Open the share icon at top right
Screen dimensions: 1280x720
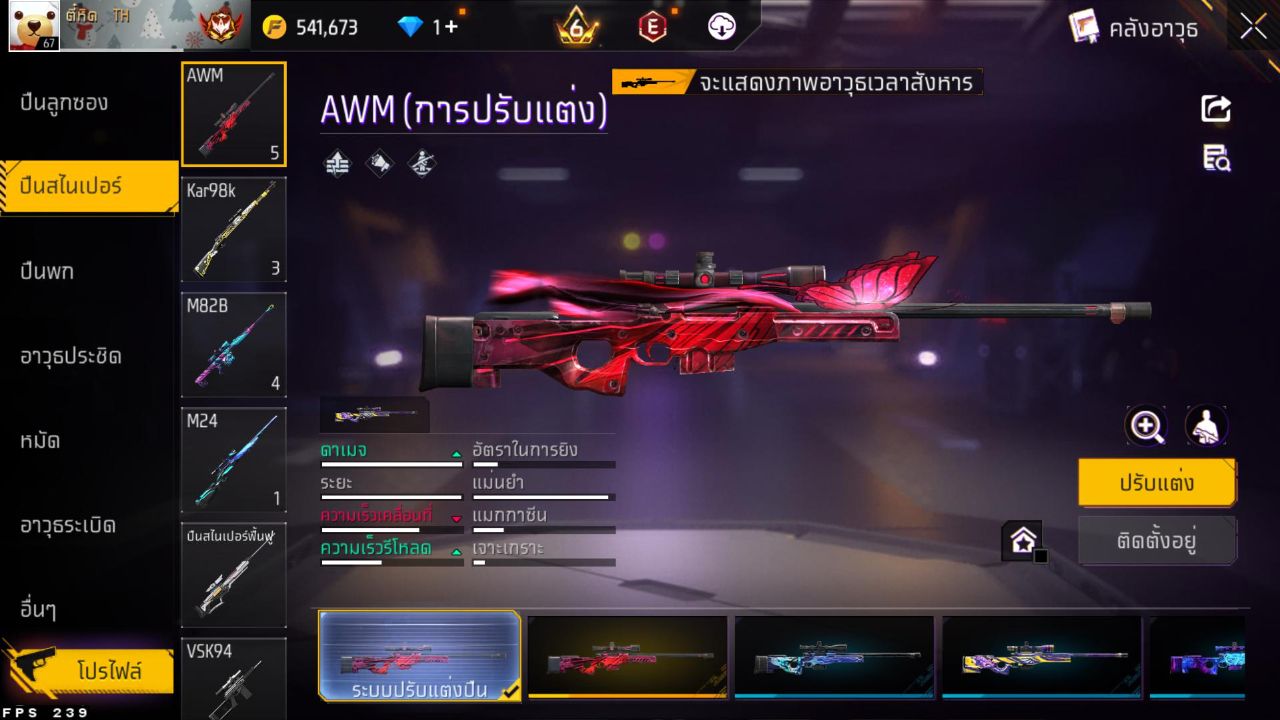(x=1215, y=110)
